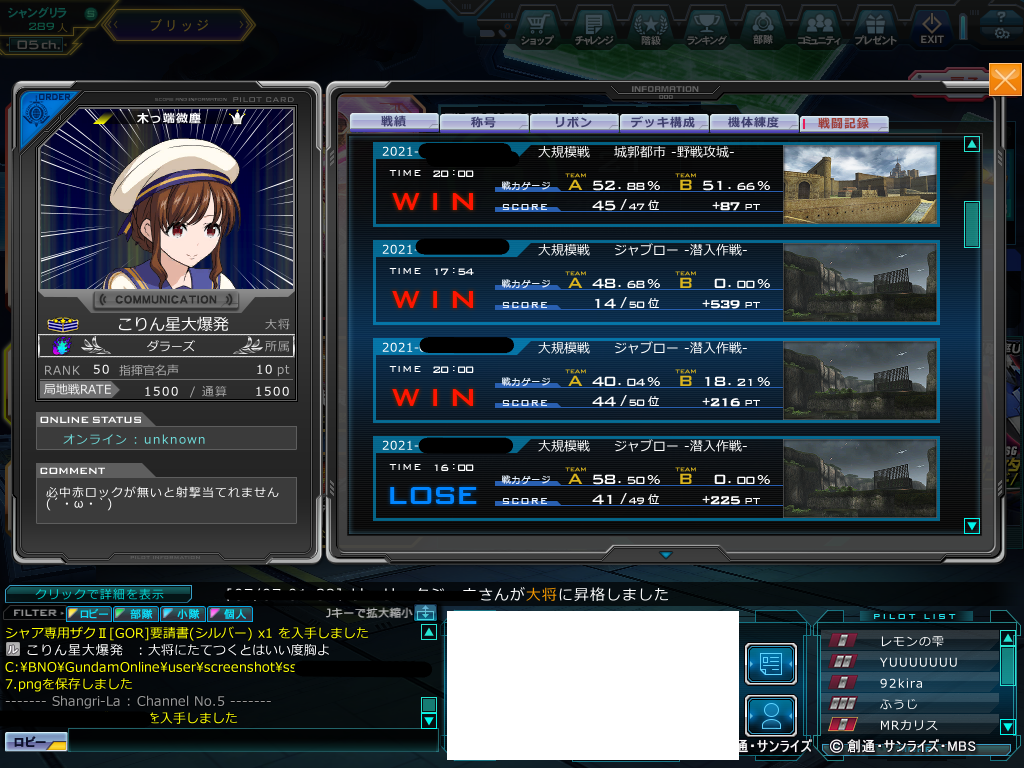Viewport: 1024px width, 768px height.
Task: View the 機体練度 tab
Action: (x=753, y=123)
